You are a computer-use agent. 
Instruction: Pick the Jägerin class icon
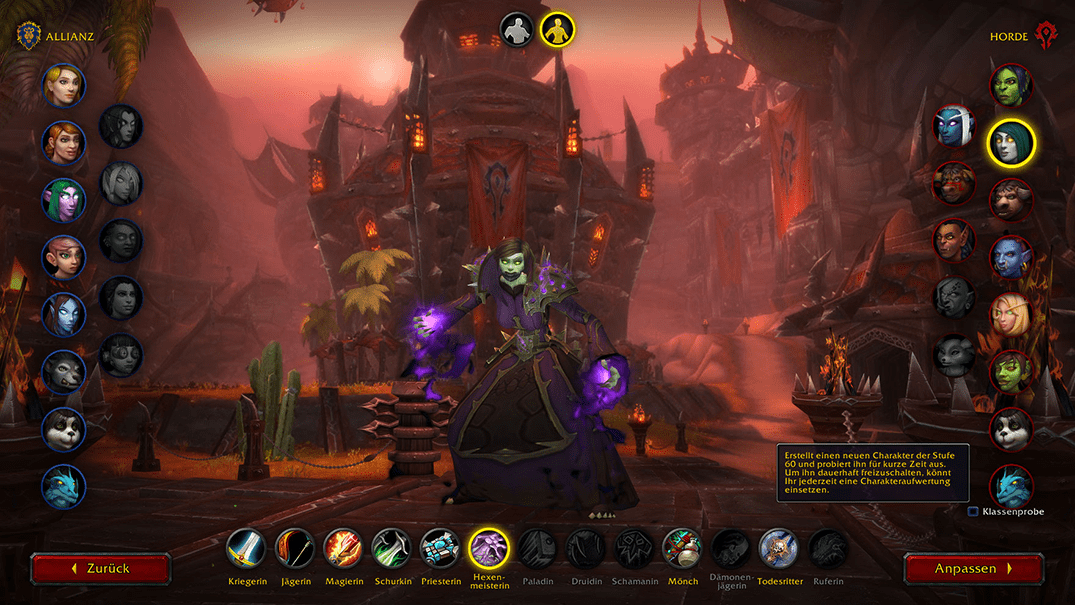coord(295,548)
